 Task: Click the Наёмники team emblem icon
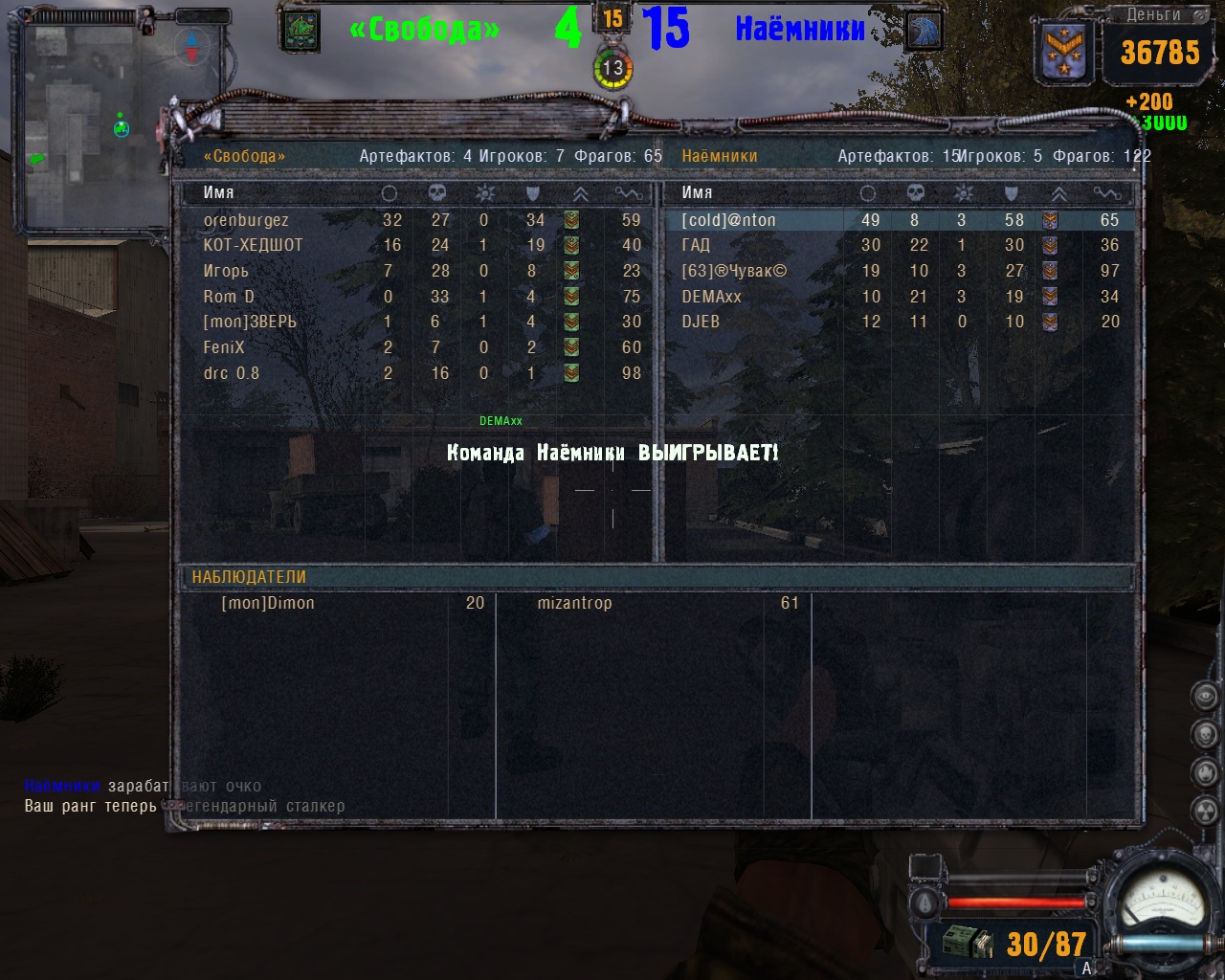(923, 31)
